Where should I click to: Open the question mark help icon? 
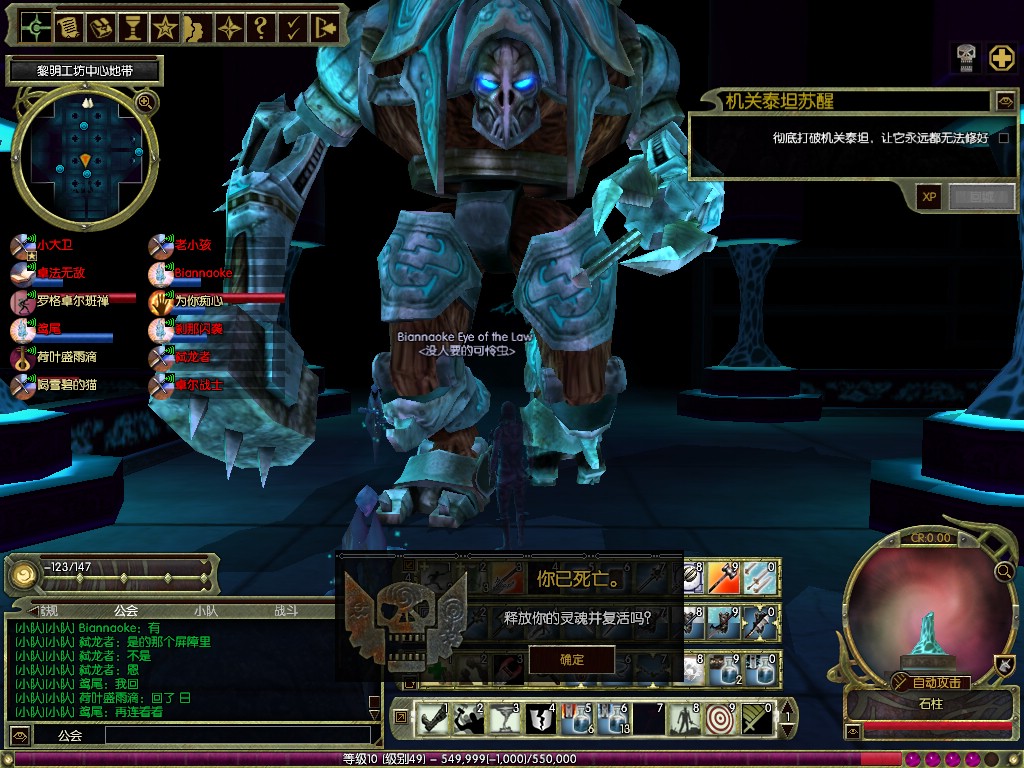pos(260,27)
